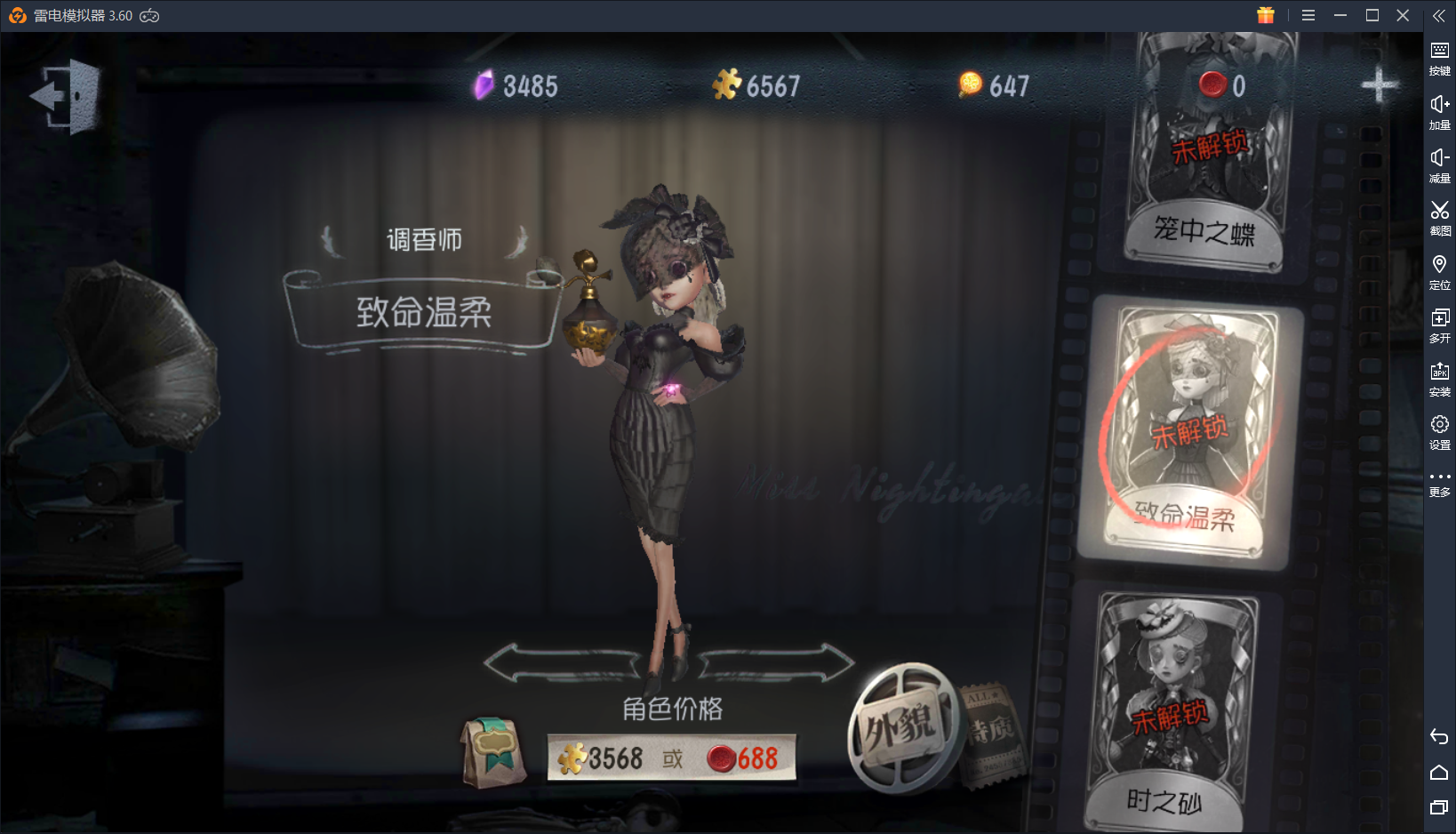The image size is (1456, 834).
Task: Toggle volume up with 加量
Action: (1439, 109)
